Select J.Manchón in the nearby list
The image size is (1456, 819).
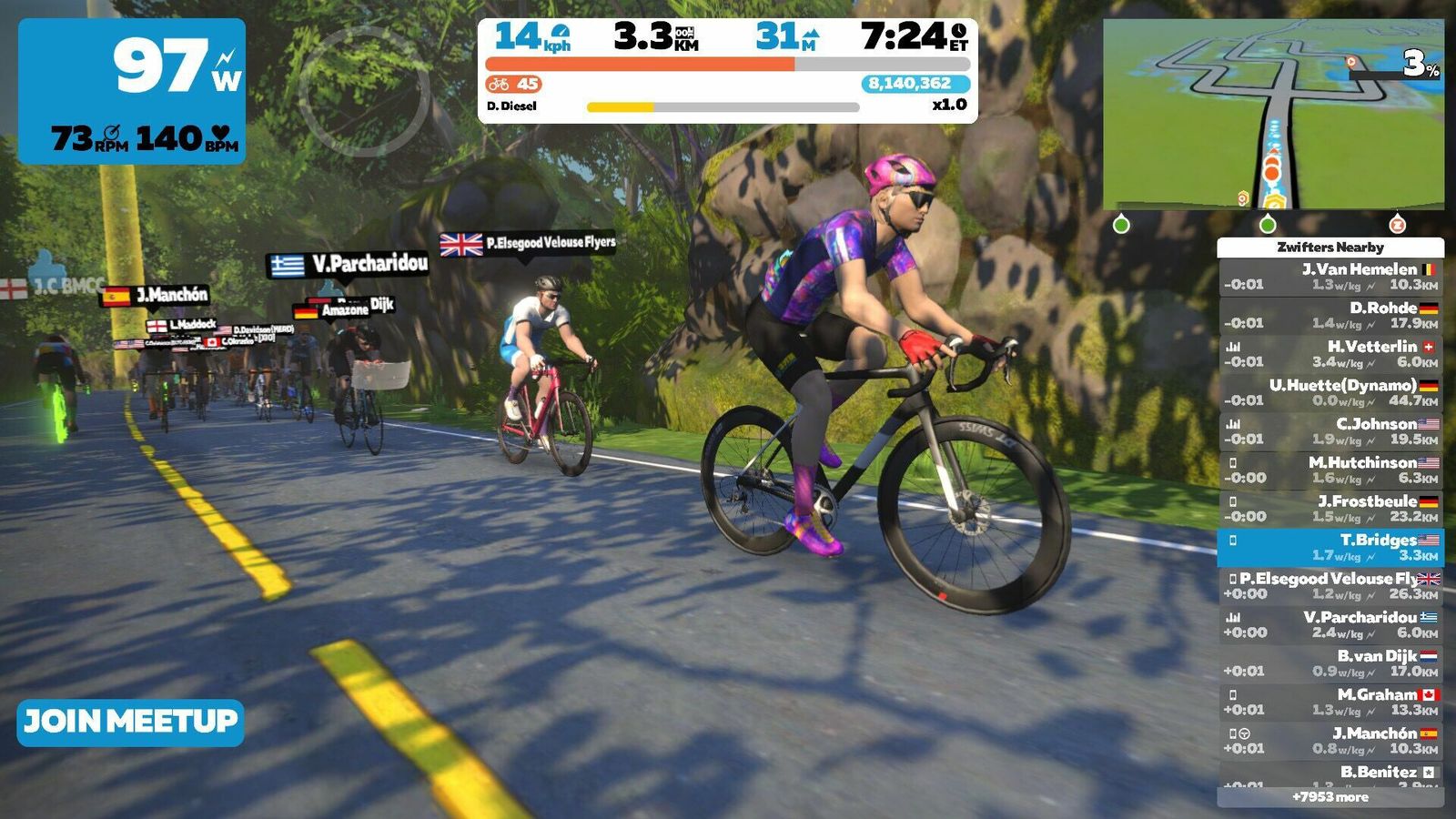[x=1330, y=741]
